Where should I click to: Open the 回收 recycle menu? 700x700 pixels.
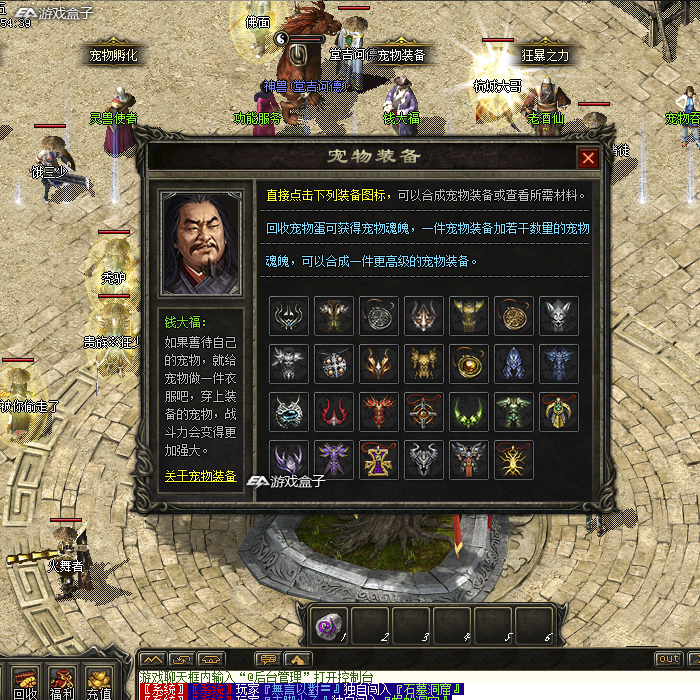25,683
